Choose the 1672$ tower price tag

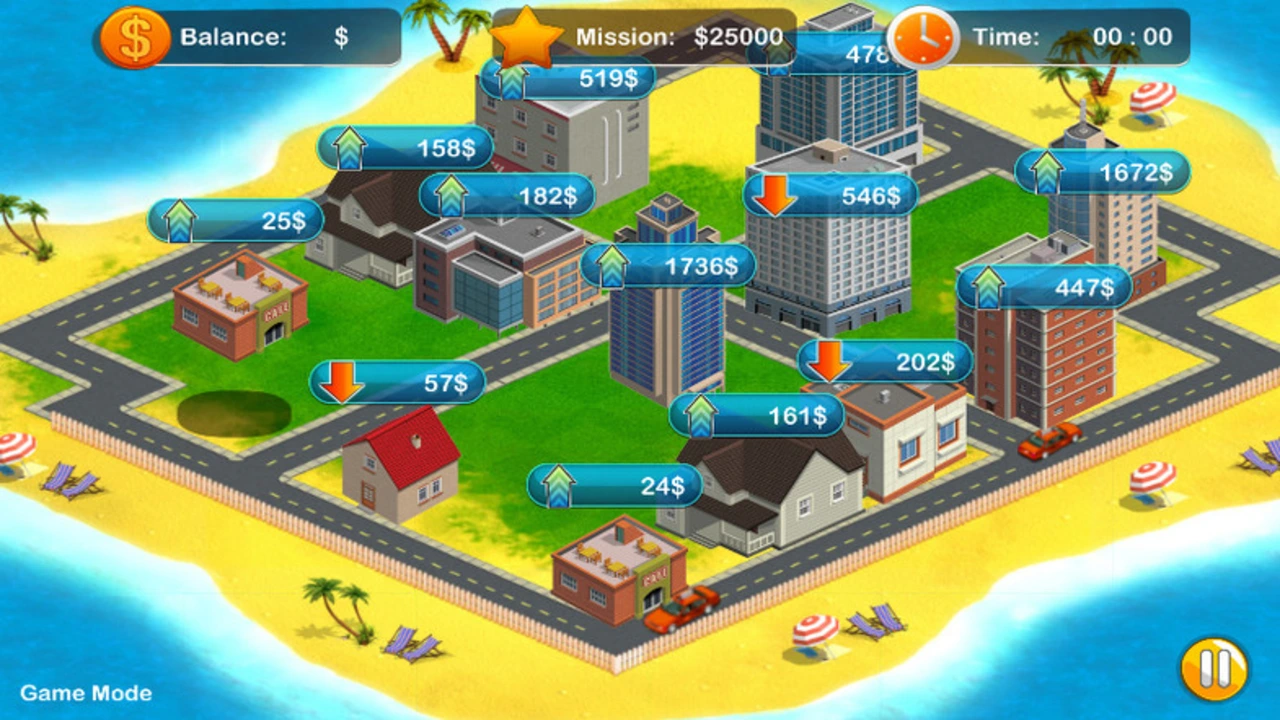point(1103,173)
